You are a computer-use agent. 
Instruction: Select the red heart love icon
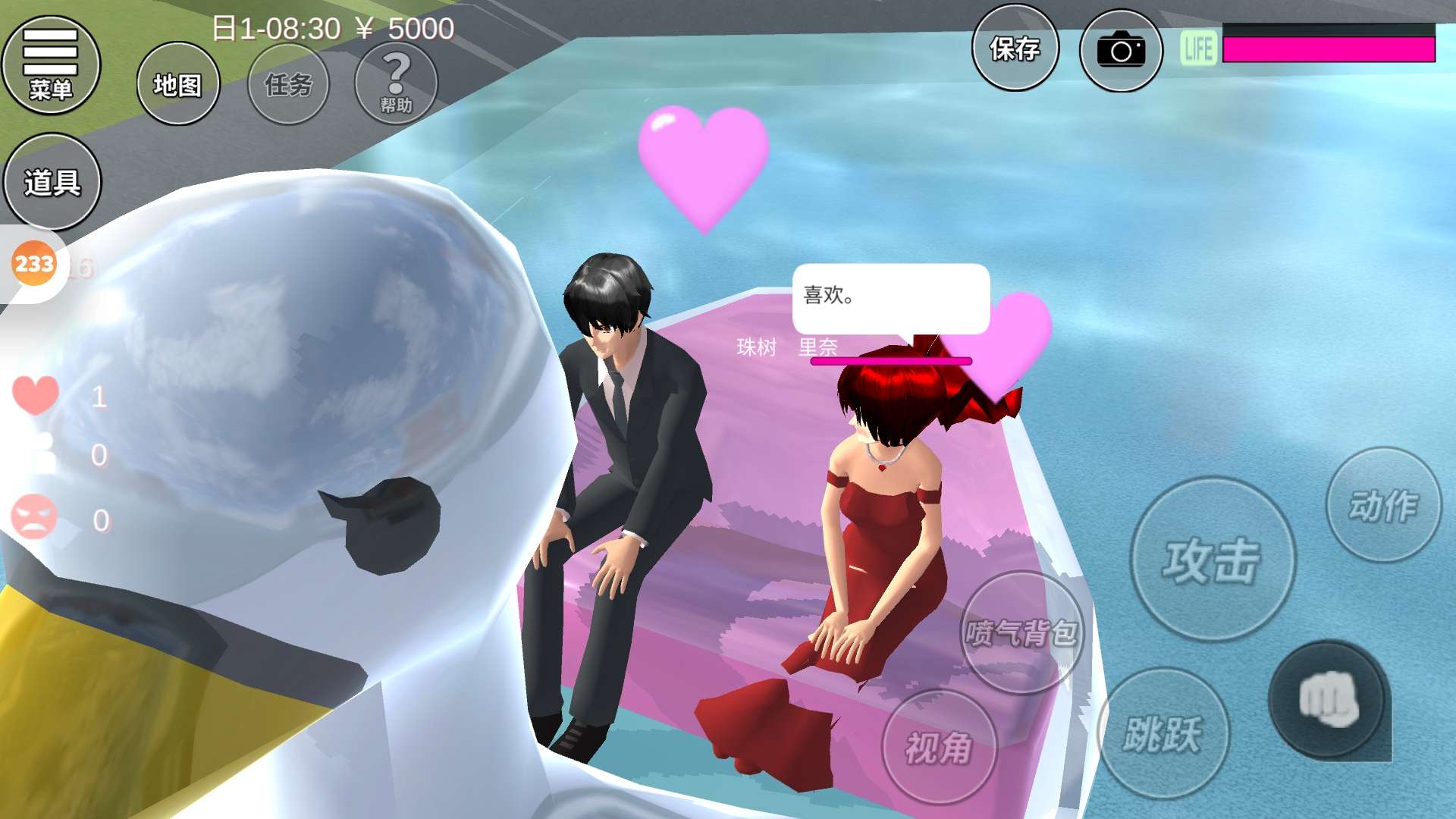click(35, 394)
